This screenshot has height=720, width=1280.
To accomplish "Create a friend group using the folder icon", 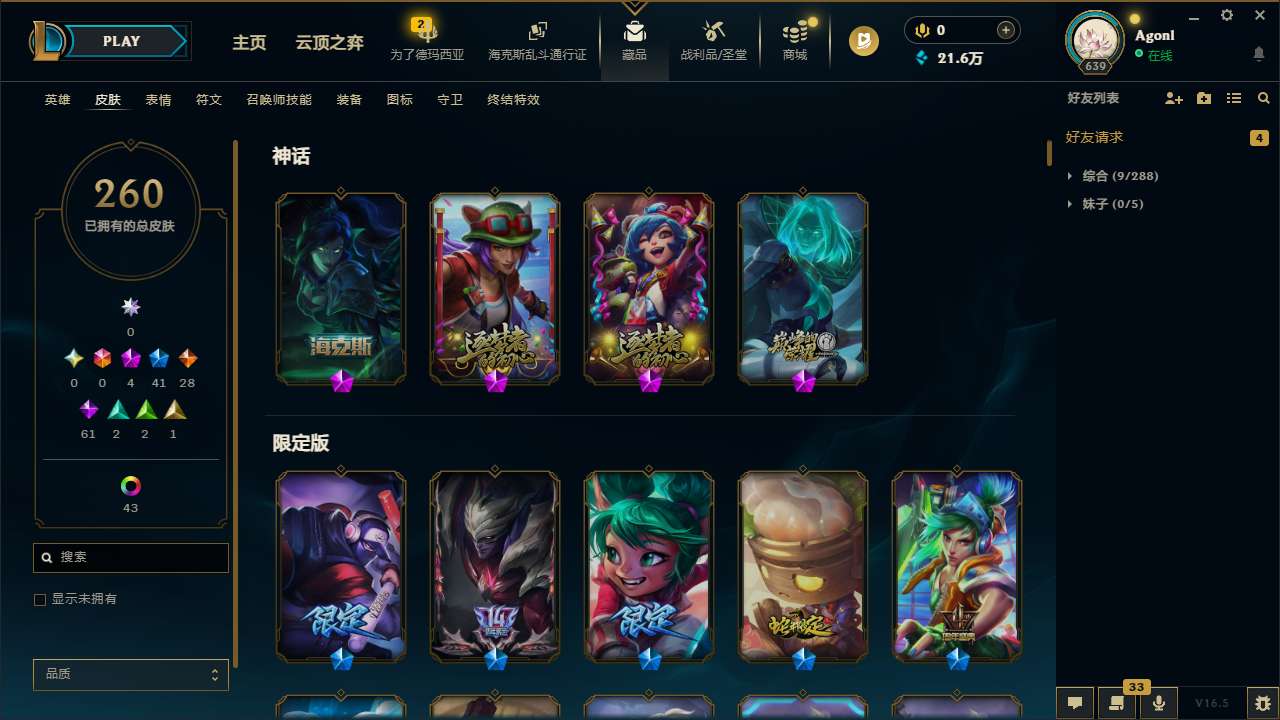I will pyautogui.click(x=1204, y=97).
